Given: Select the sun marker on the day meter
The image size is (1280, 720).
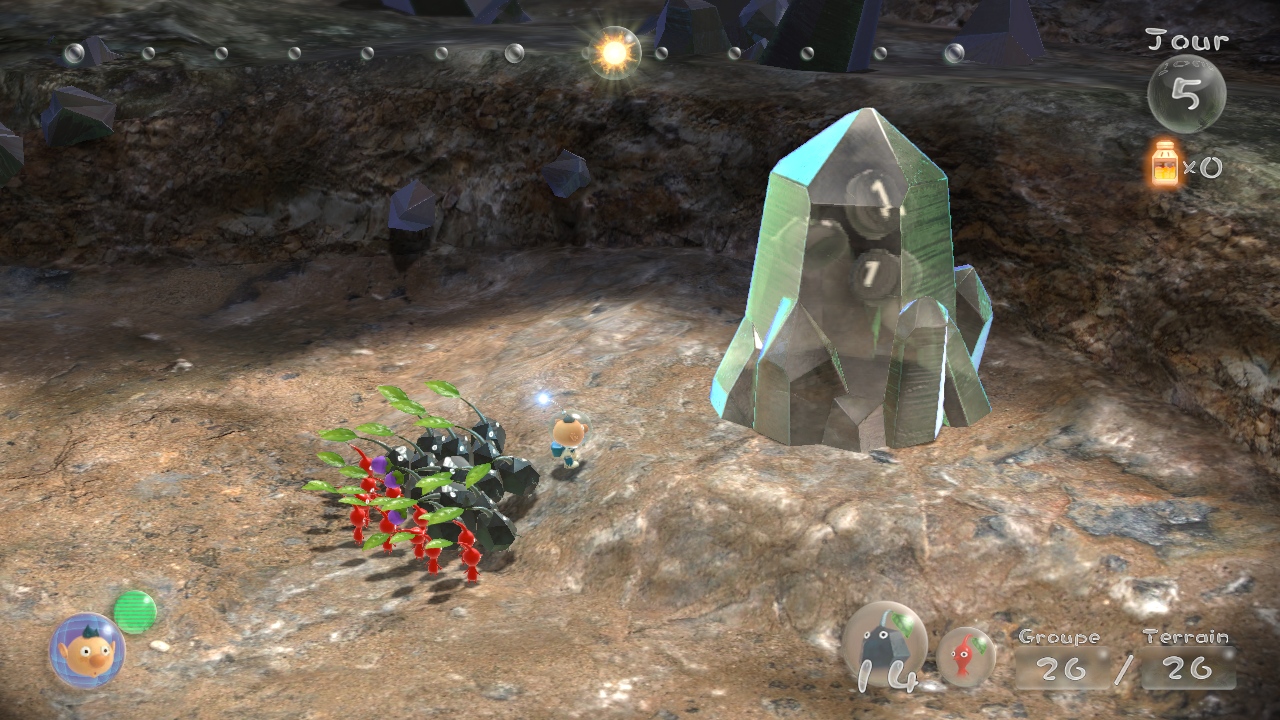Looking at the screenshot, I should 613,53.
